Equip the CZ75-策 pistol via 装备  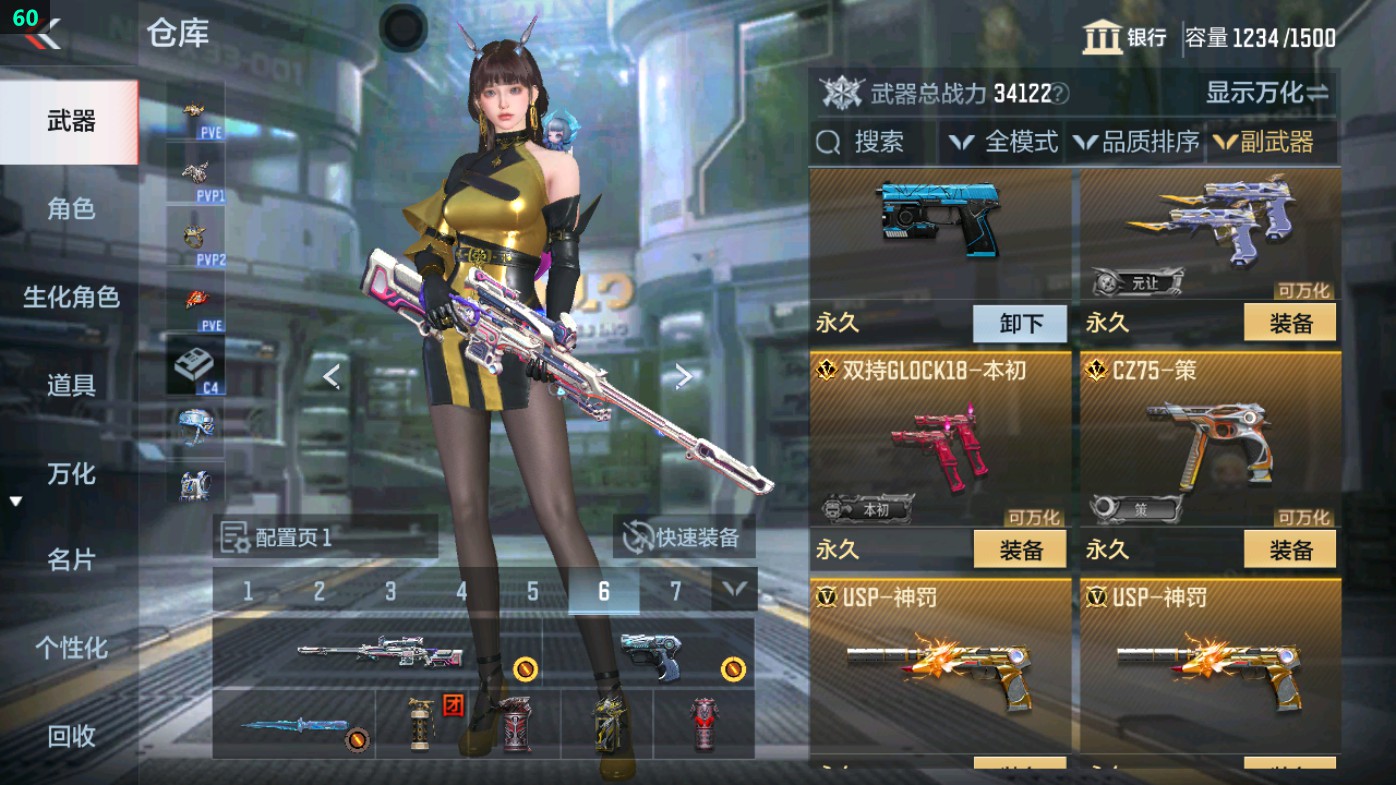pyautogui.click(x=1290, y=548)
